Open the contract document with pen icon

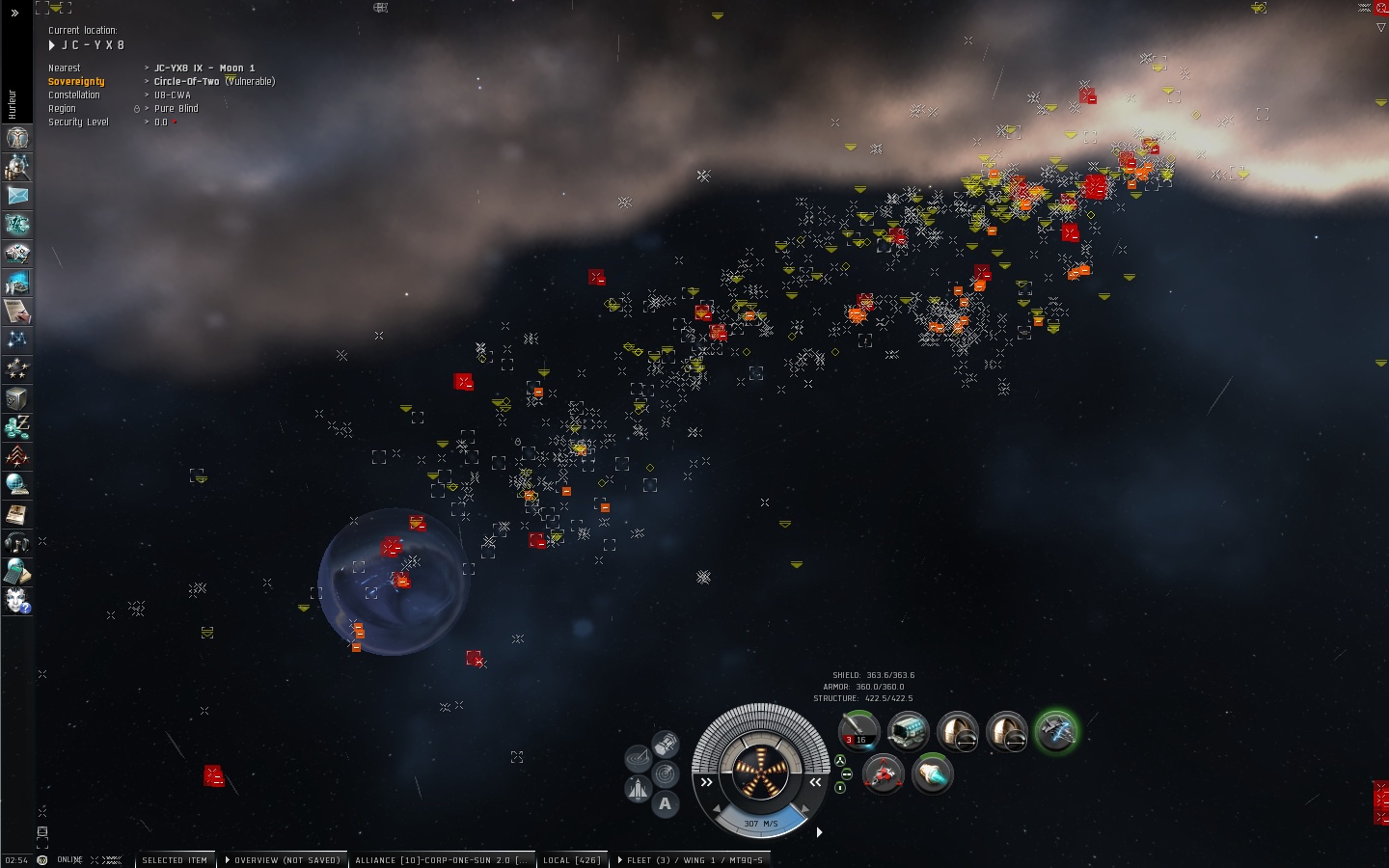tap(17, 312)
